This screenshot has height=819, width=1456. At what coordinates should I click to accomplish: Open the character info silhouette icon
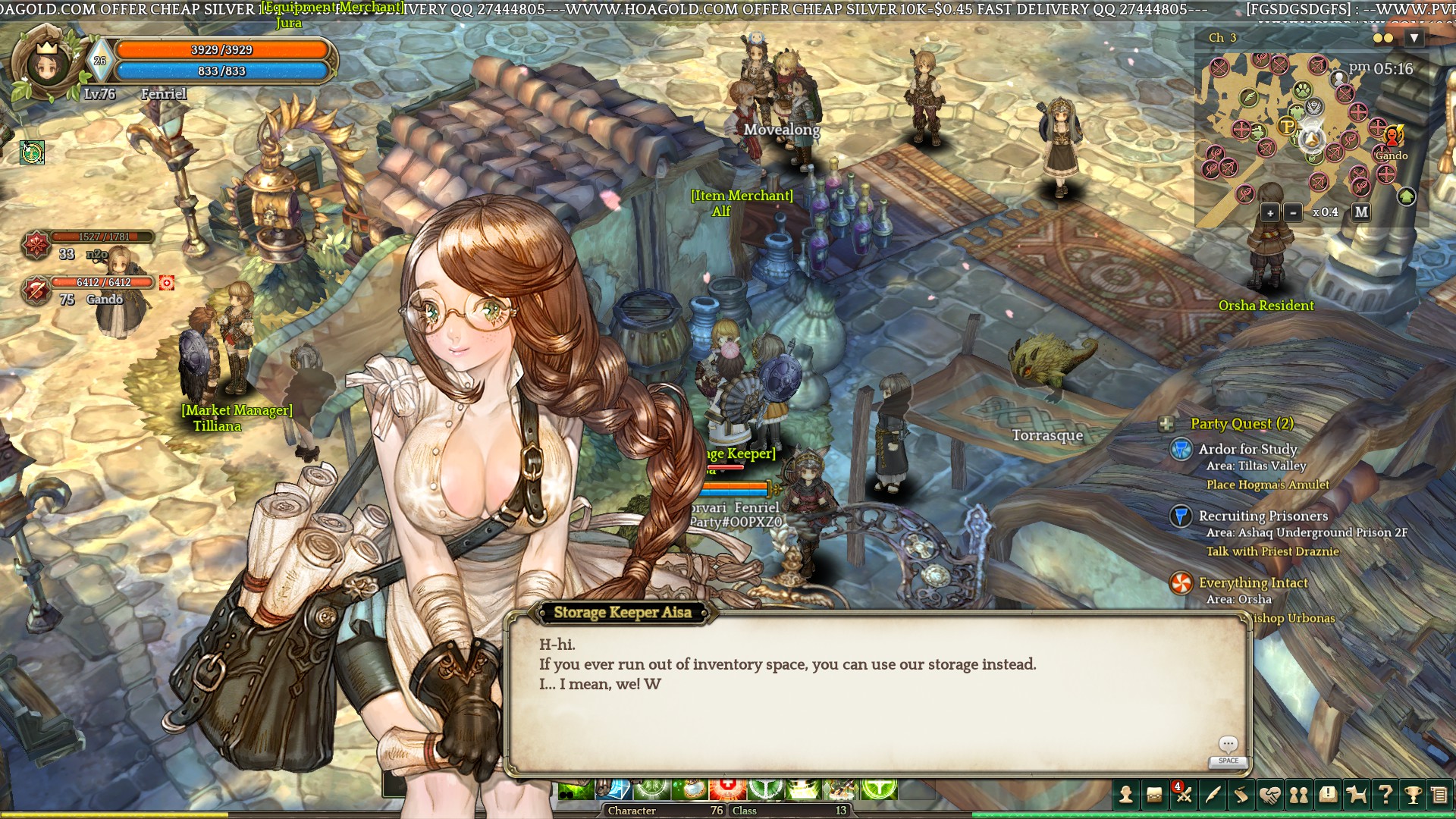(x=1126, y=794)
